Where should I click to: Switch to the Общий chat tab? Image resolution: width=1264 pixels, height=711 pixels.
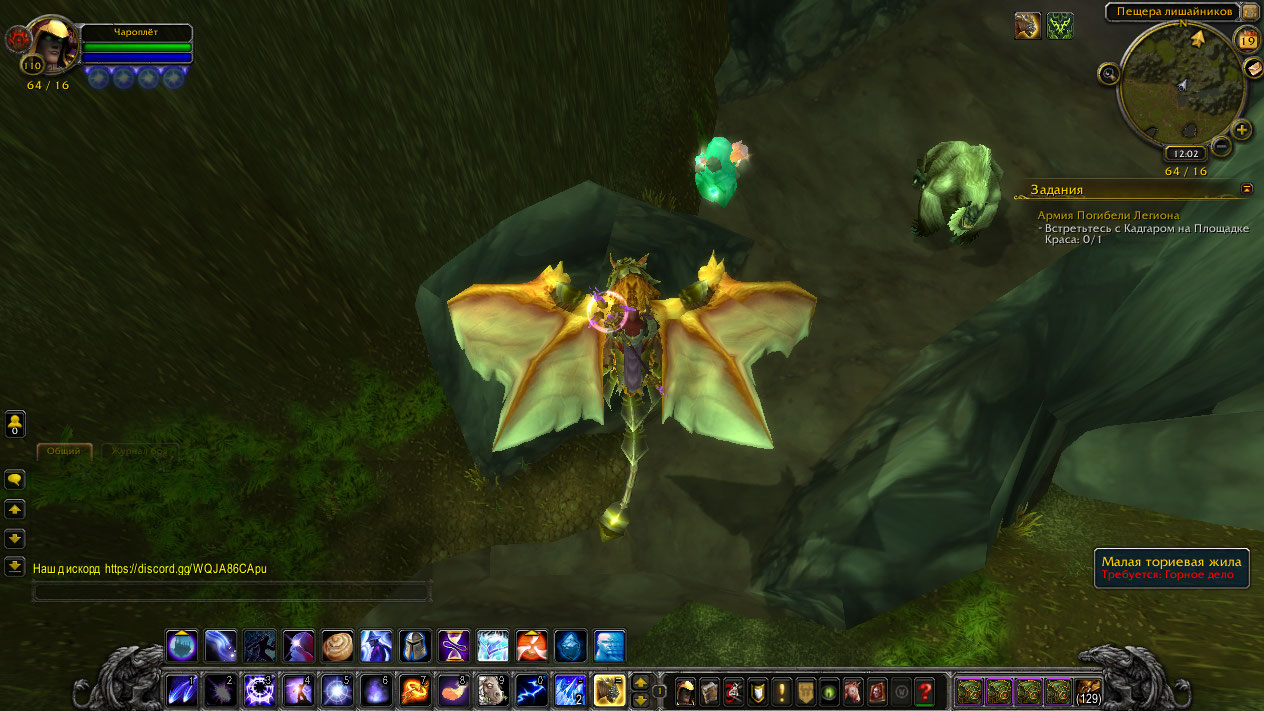(64, 451)
